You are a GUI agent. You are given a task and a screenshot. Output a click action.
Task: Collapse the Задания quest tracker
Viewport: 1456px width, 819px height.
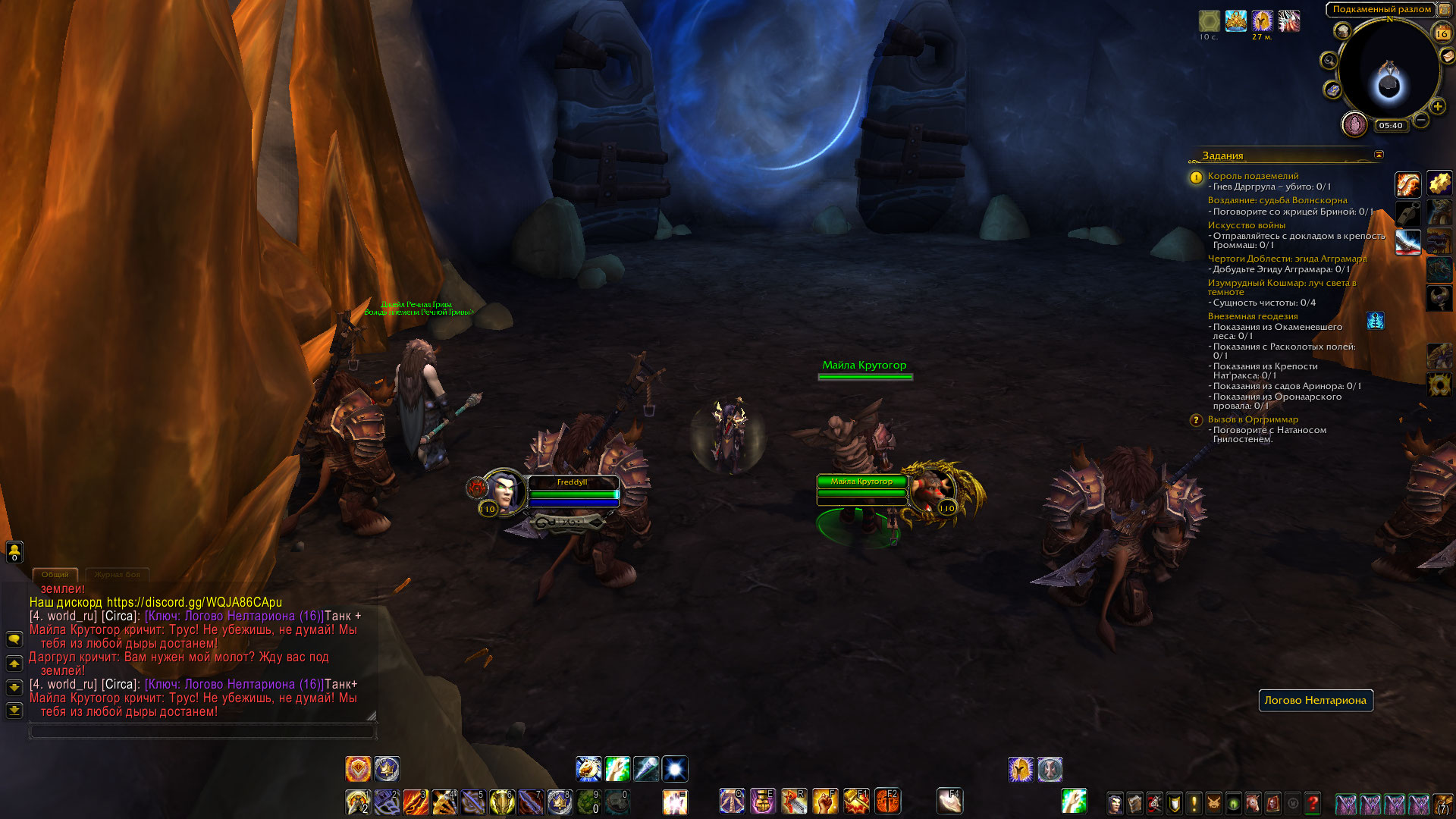[1379, 155]
